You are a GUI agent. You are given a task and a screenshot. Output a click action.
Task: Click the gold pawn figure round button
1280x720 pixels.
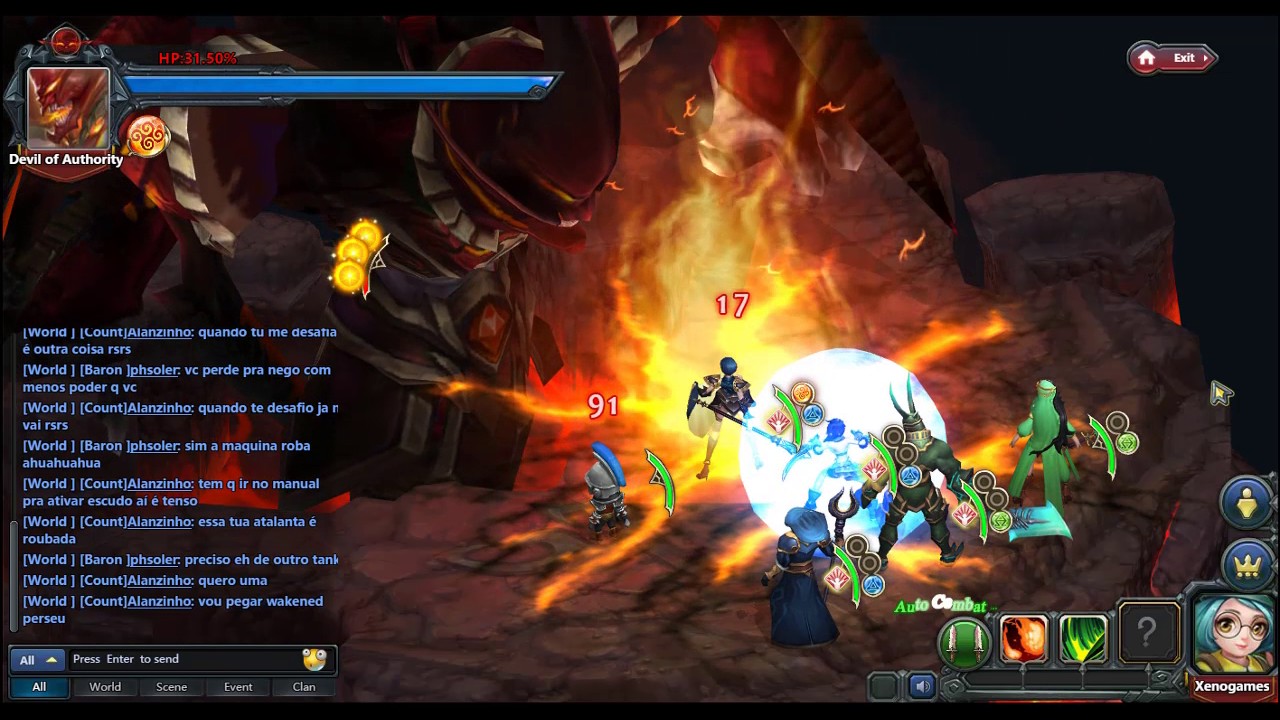[1246, 502]
